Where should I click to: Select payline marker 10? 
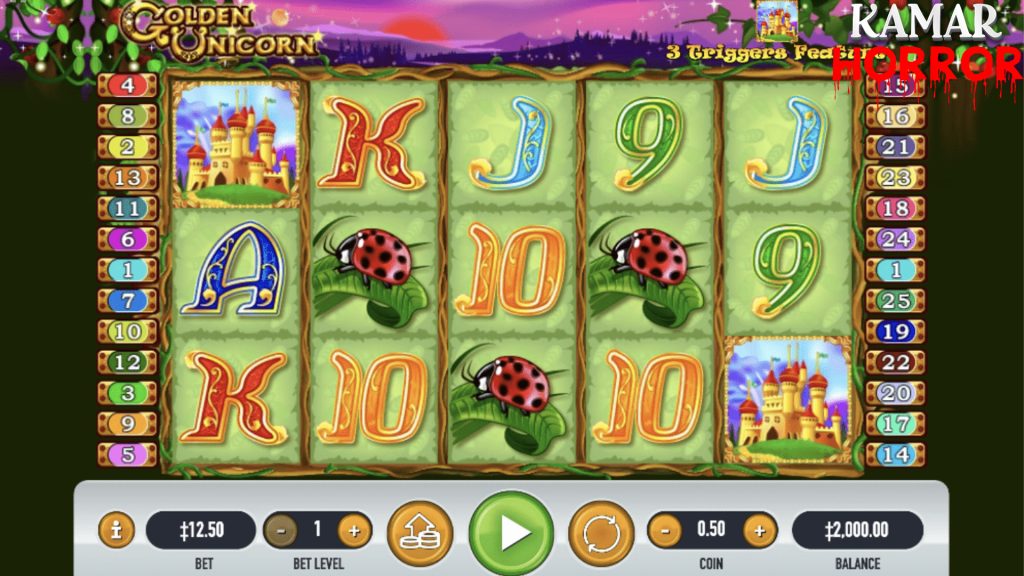coord(128,332)
